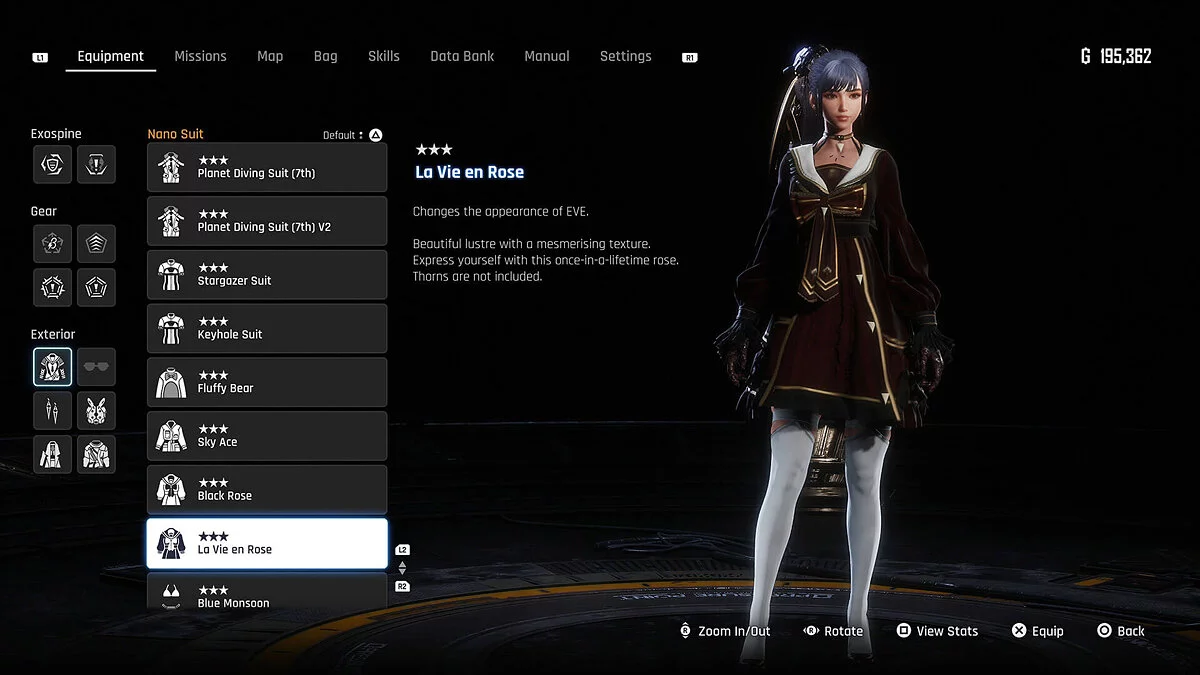This screenshot has height=675, width=1200.
Task: Pick the Fluffy Bear nano suit
Action: [267, 382]
